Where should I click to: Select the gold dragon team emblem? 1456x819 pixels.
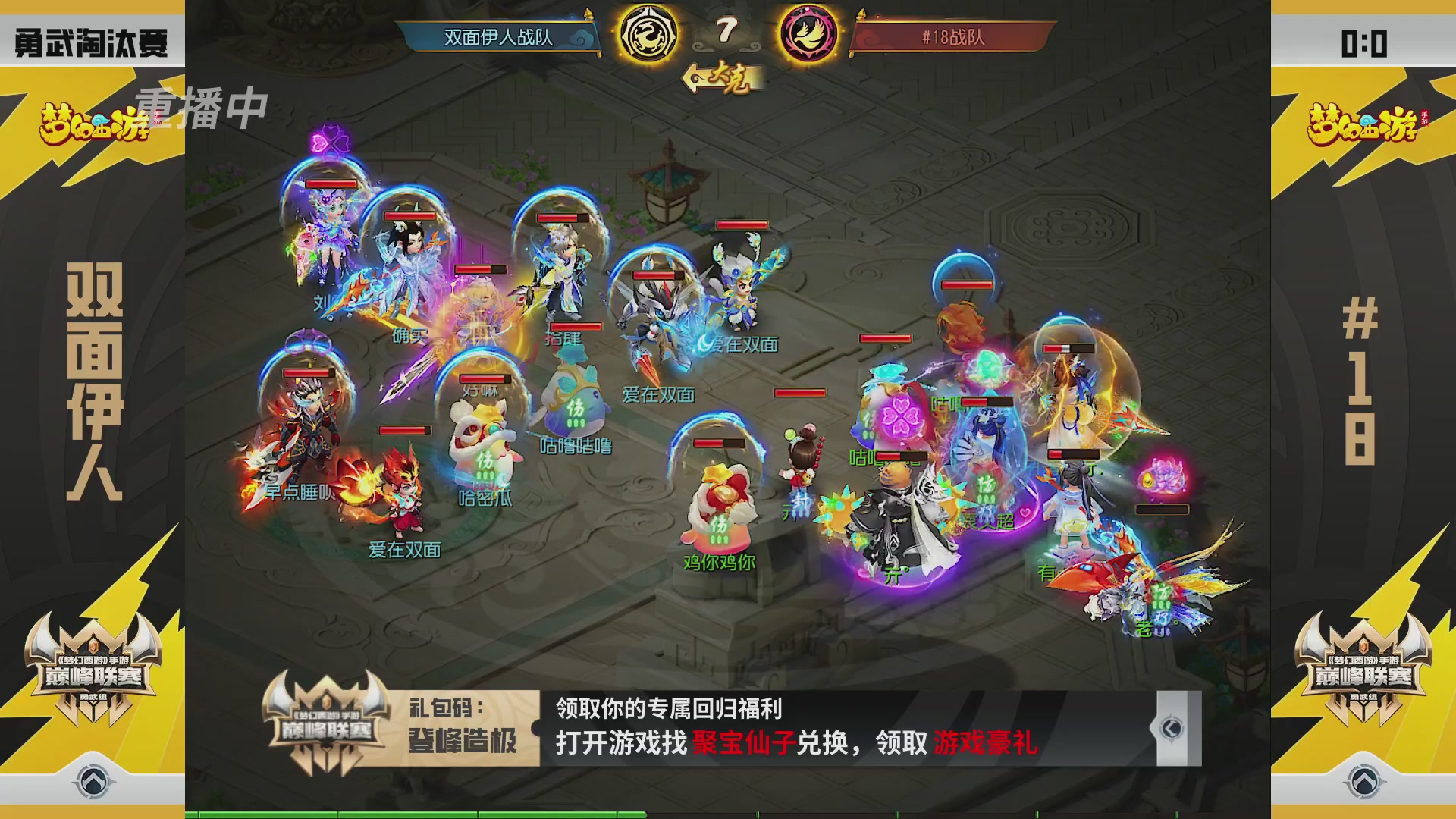click(x=648, y=34)
